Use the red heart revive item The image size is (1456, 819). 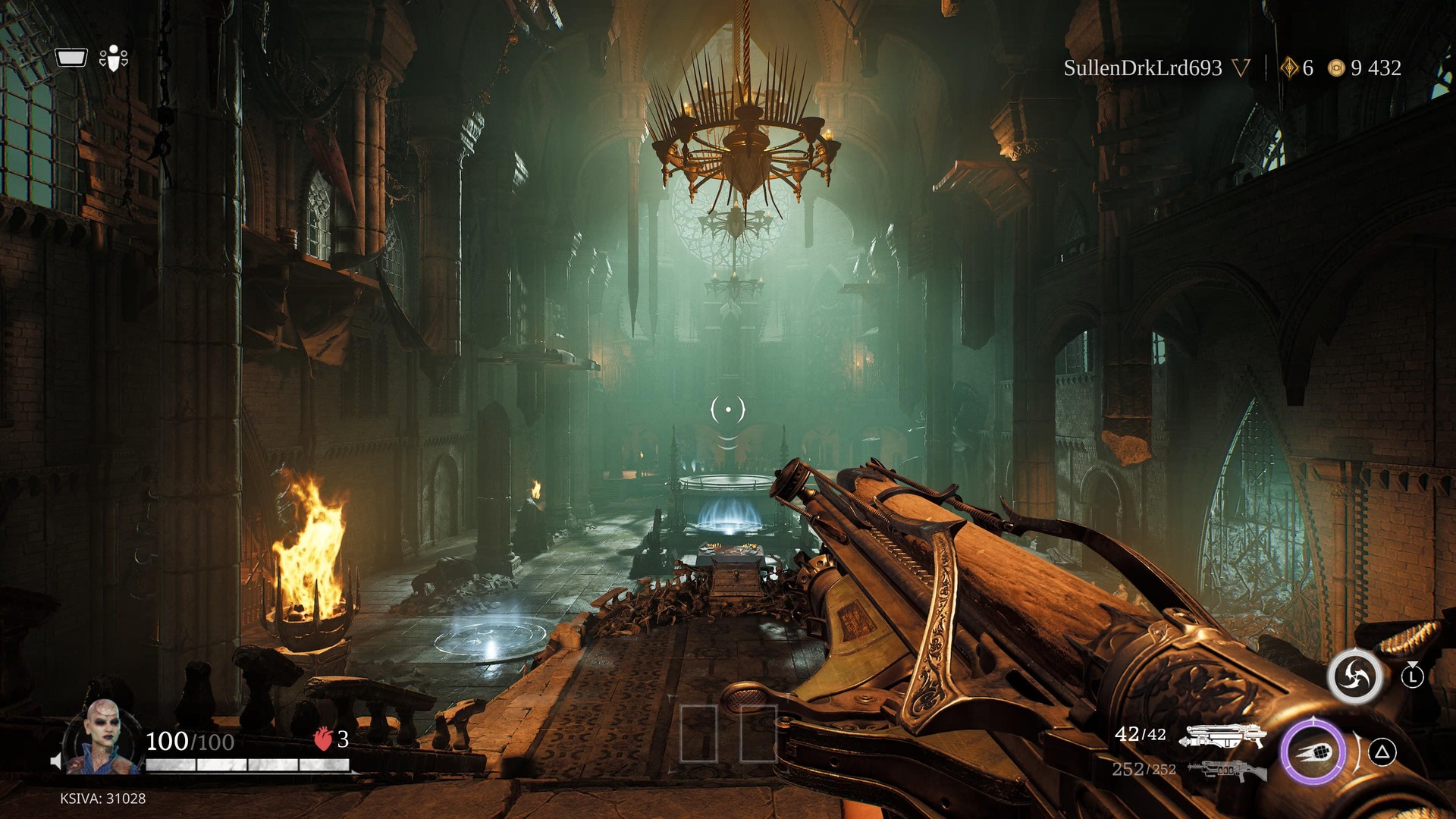[323, 739]
